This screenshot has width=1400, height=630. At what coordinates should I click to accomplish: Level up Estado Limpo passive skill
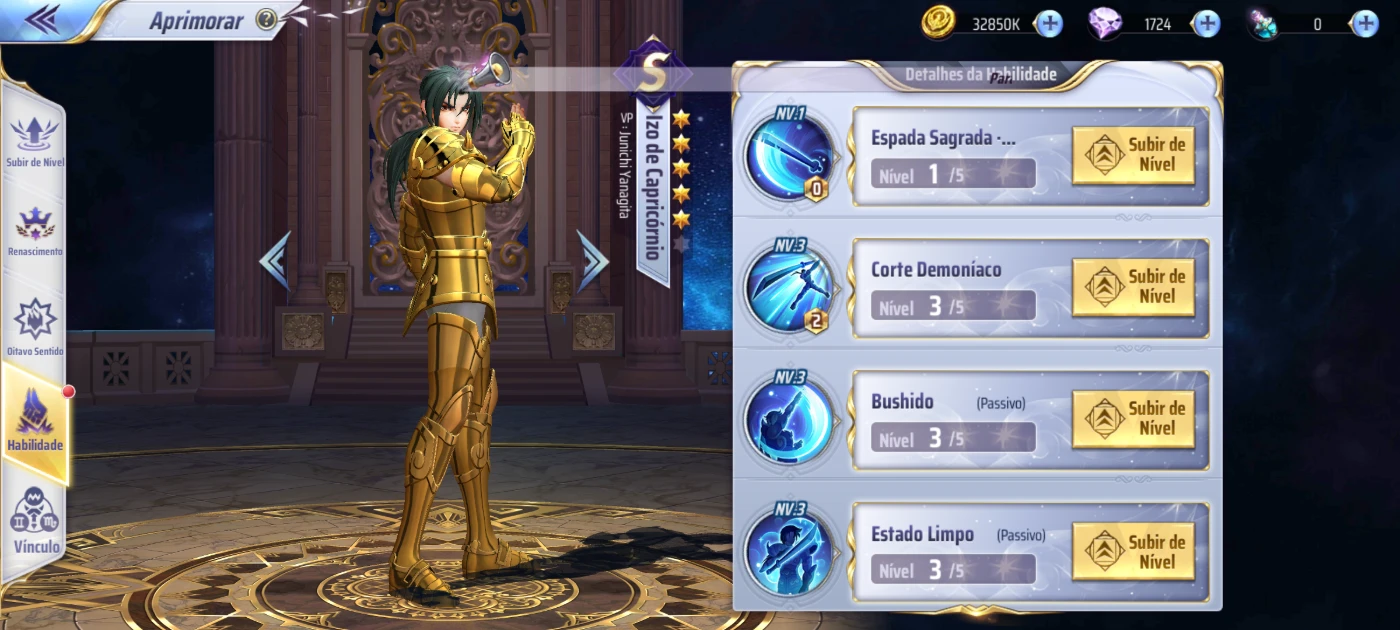click(1133, 551)
